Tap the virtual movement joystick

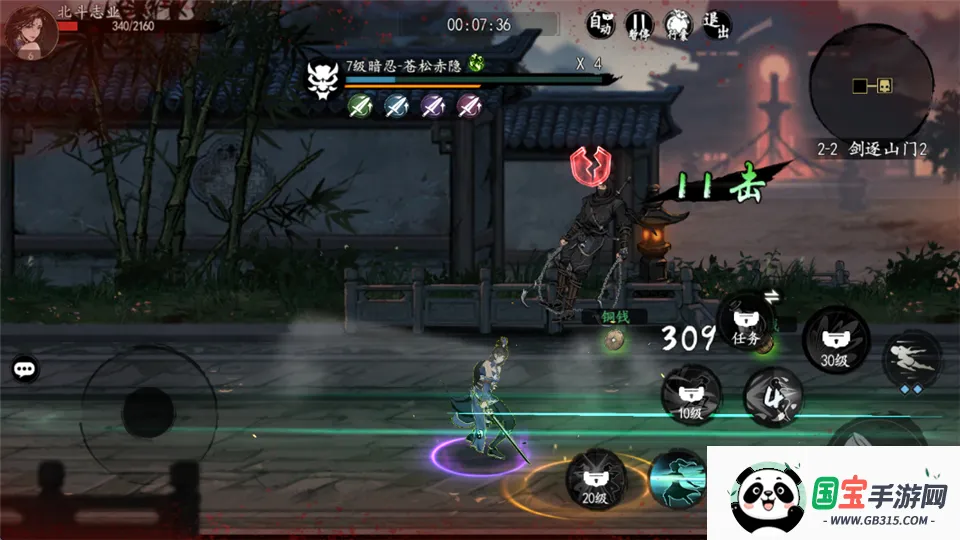pos(147,411)
